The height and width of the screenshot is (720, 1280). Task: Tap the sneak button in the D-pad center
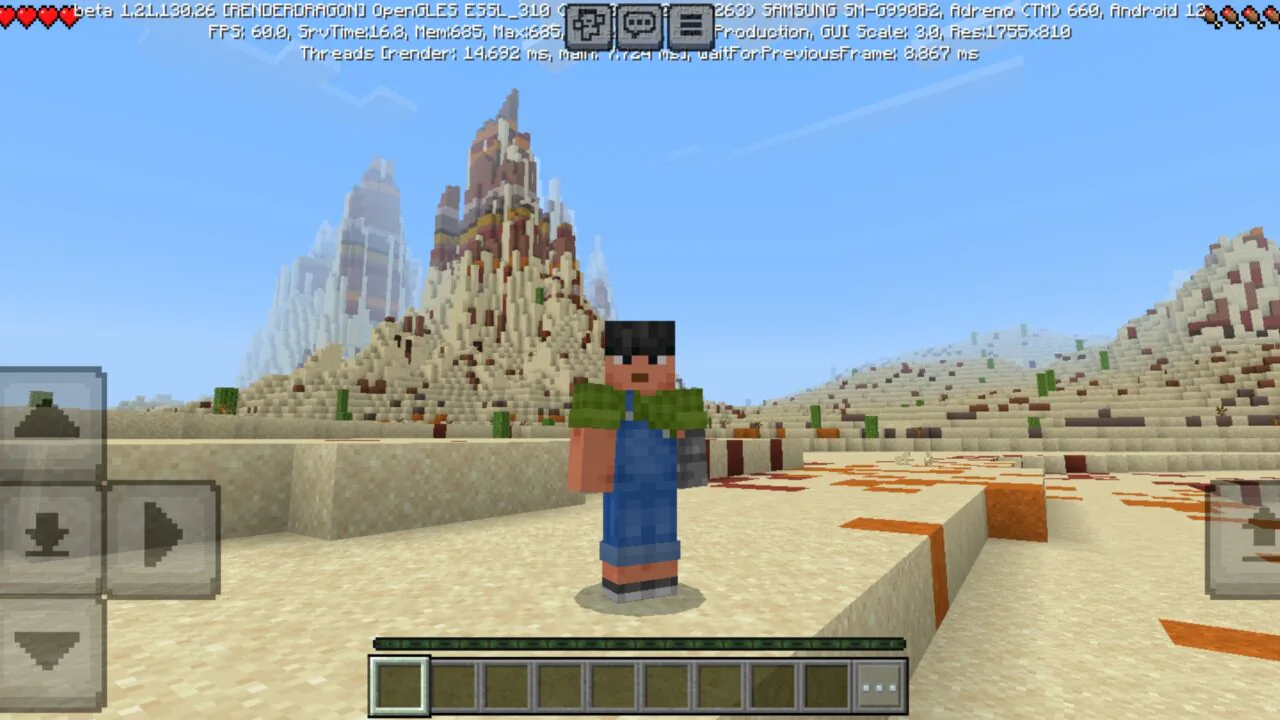click(x=48, y=535)
